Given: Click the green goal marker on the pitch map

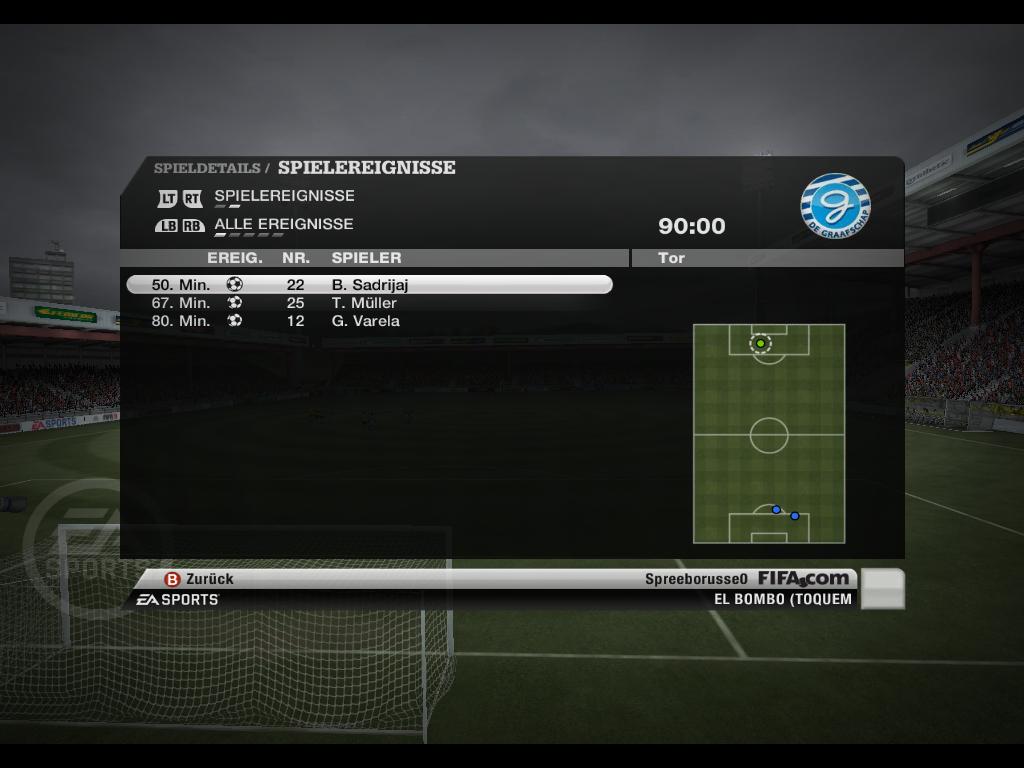Looking at the screenshot, I should (760, 343).
